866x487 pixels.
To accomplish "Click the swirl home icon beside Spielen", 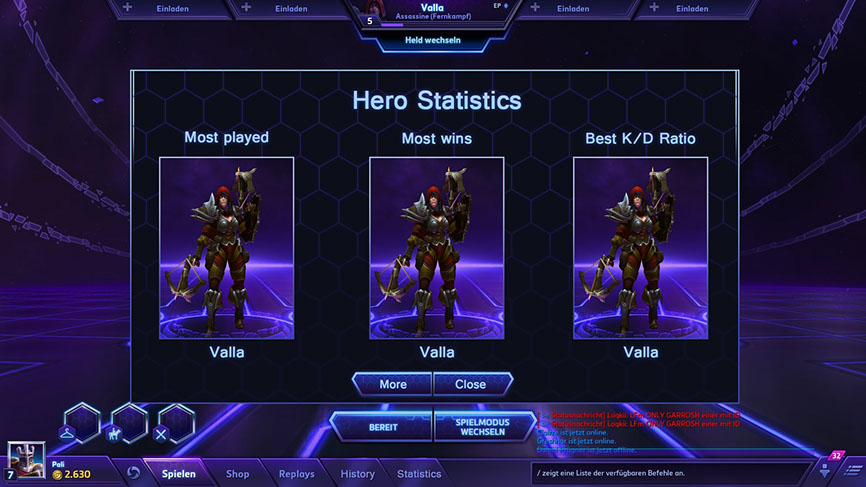I will (x=133, y=473).
